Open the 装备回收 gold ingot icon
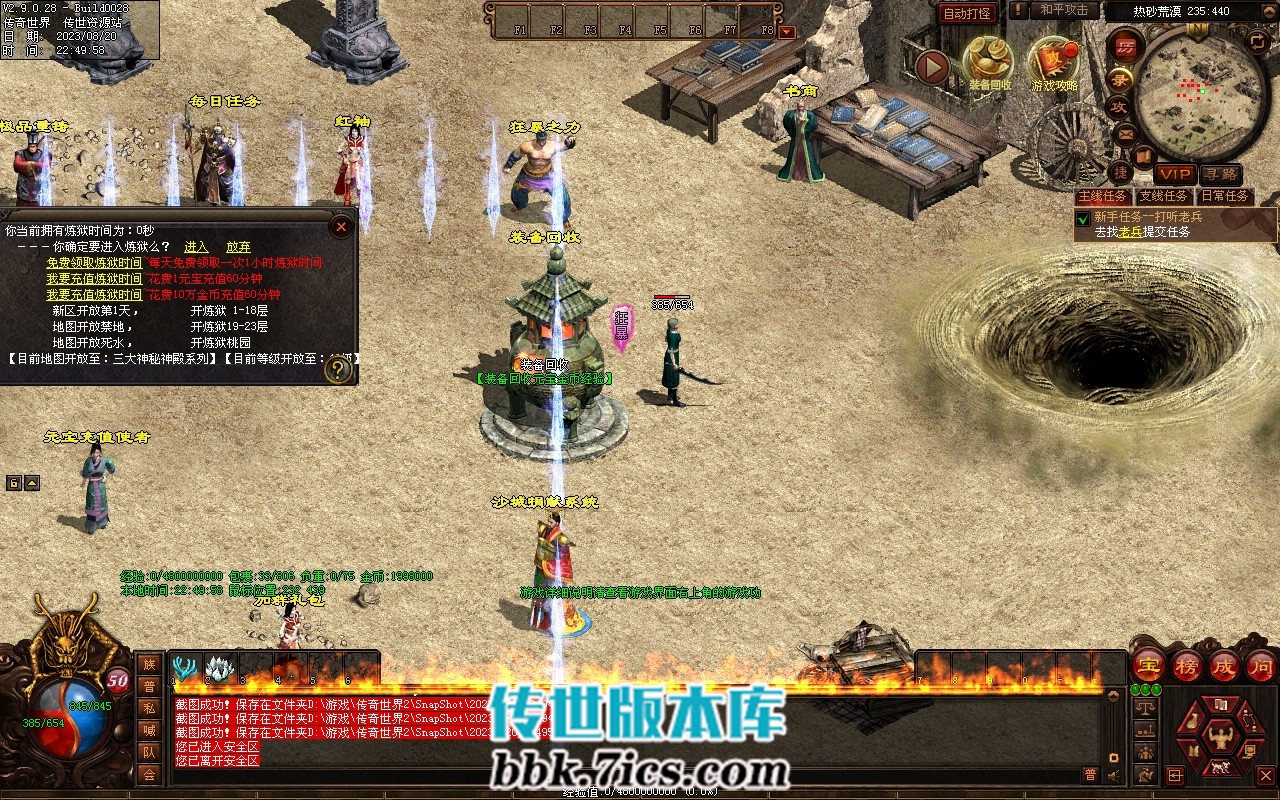This screenshot has width=1280, height=800. [988, 62]
